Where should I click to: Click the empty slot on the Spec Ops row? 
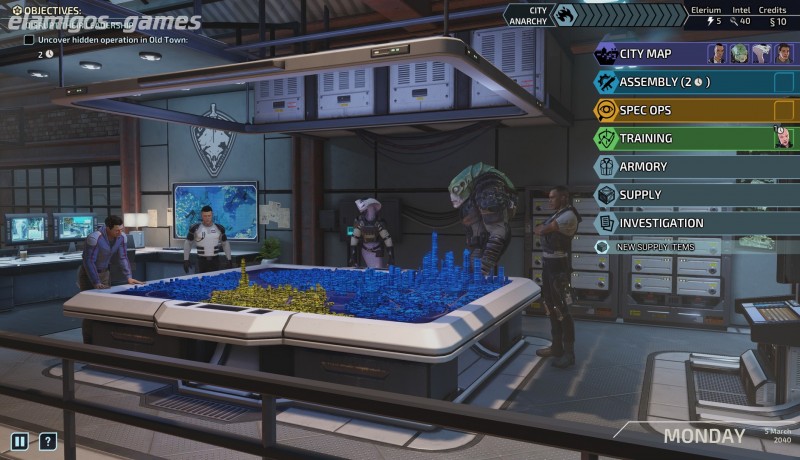pos(783,110)
